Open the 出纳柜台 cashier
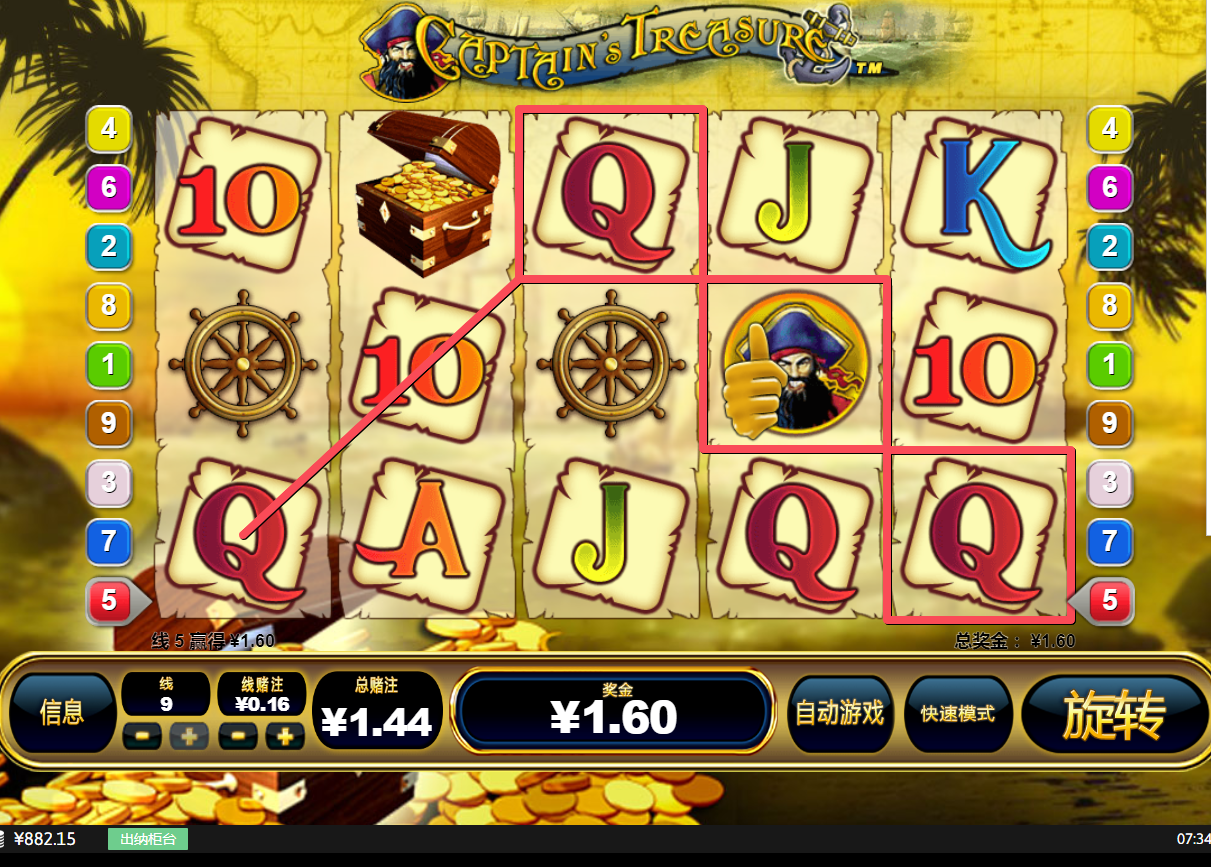Viewport: 1211px width, 867px height. coord(148,839)
